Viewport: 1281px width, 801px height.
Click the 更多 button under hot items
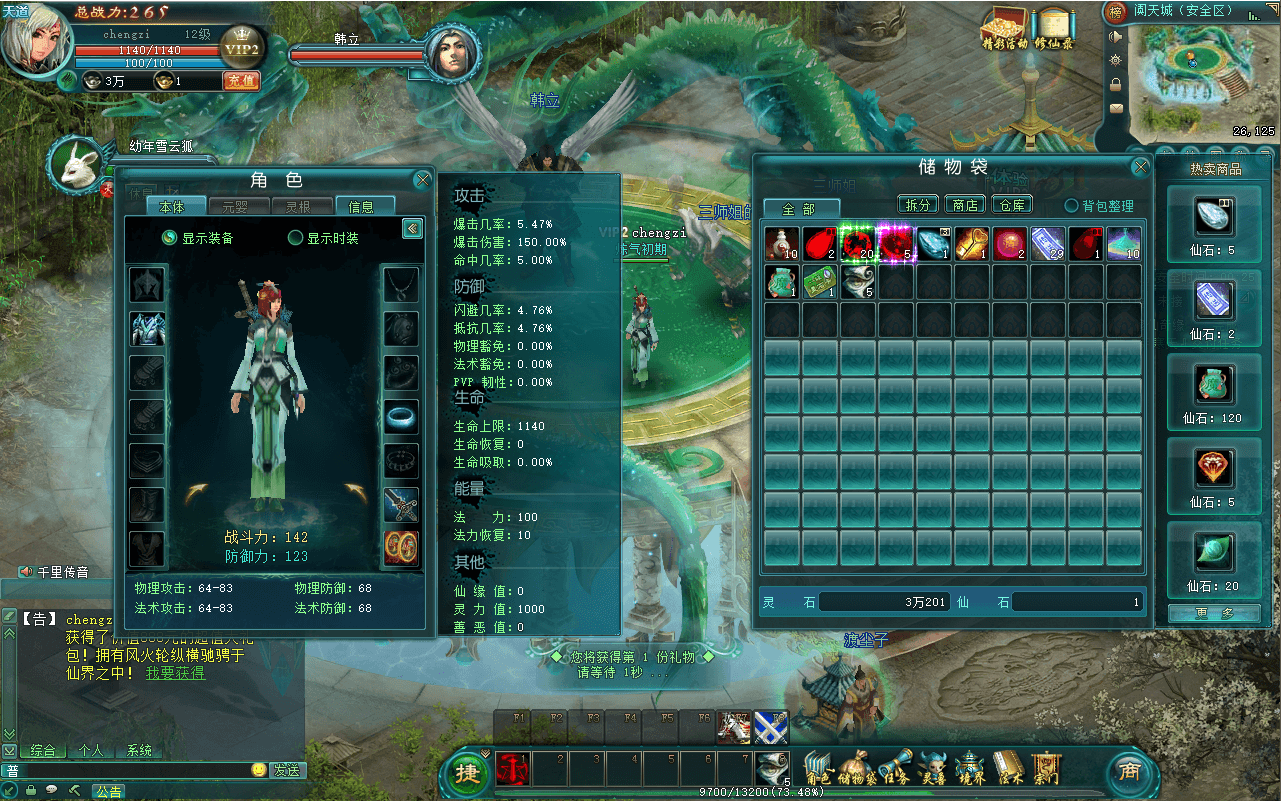(1213, 613)
